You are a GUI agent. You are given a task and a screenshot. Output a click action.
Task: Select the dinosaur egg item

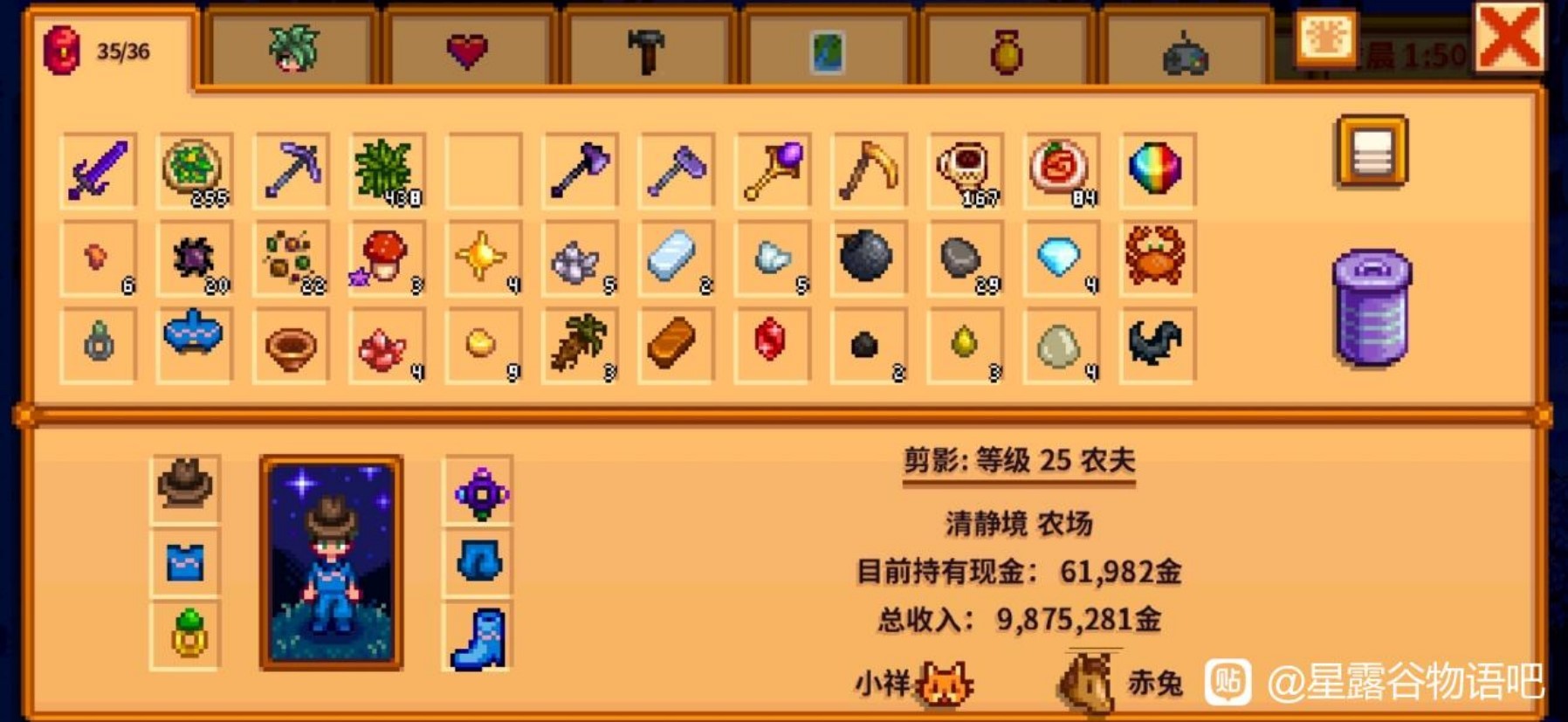[1061, 342]
